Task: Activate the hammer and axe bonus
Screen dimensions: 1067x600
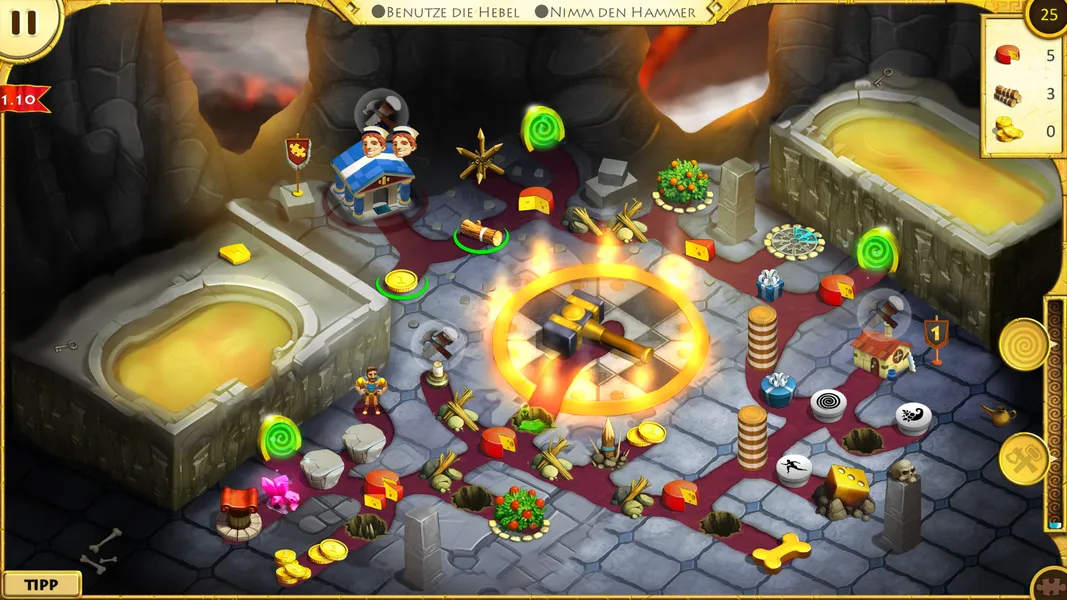Action: click(1023, 459)
